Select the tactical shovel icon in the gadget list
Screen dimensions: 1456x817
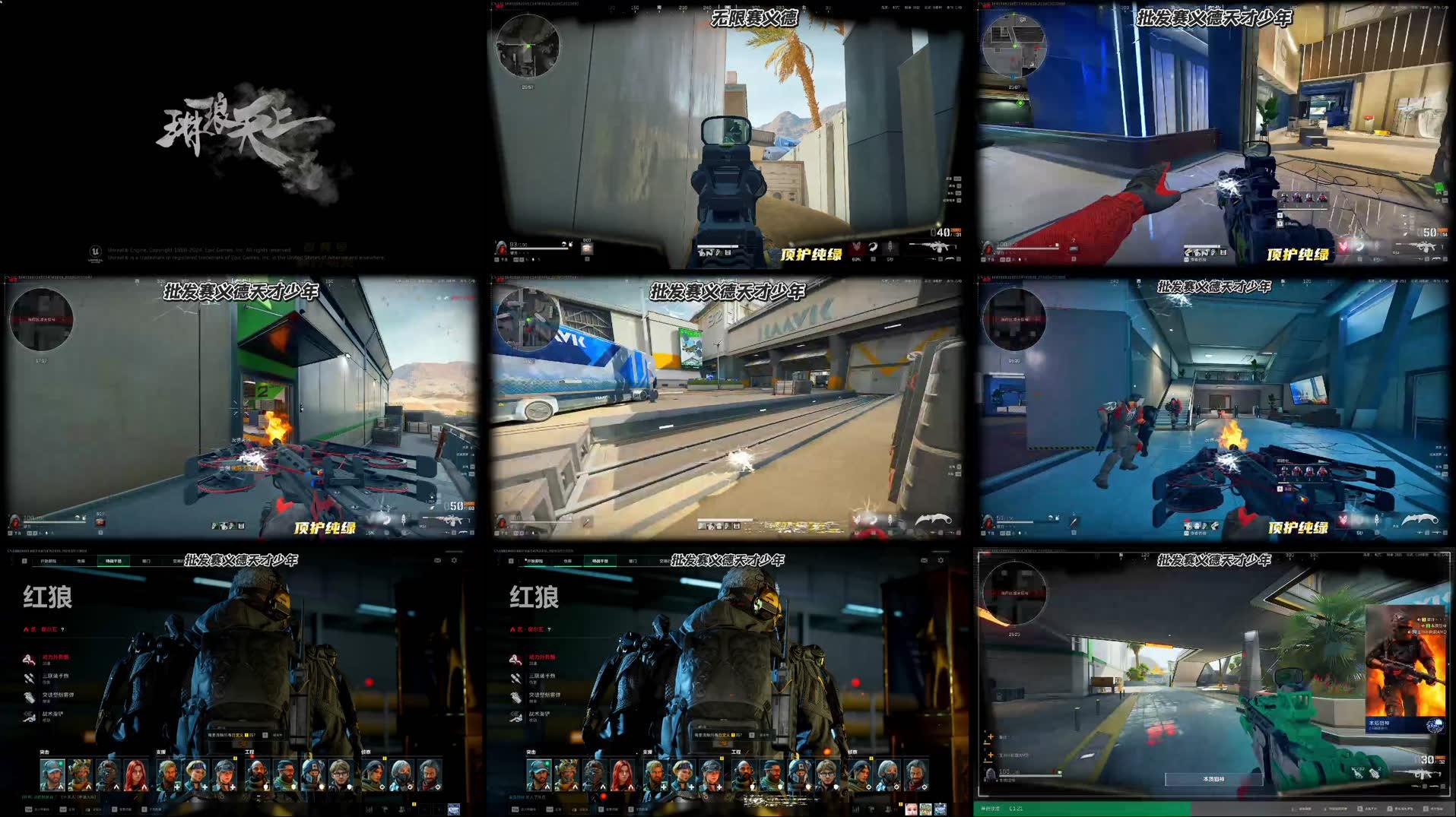(29, 715)
